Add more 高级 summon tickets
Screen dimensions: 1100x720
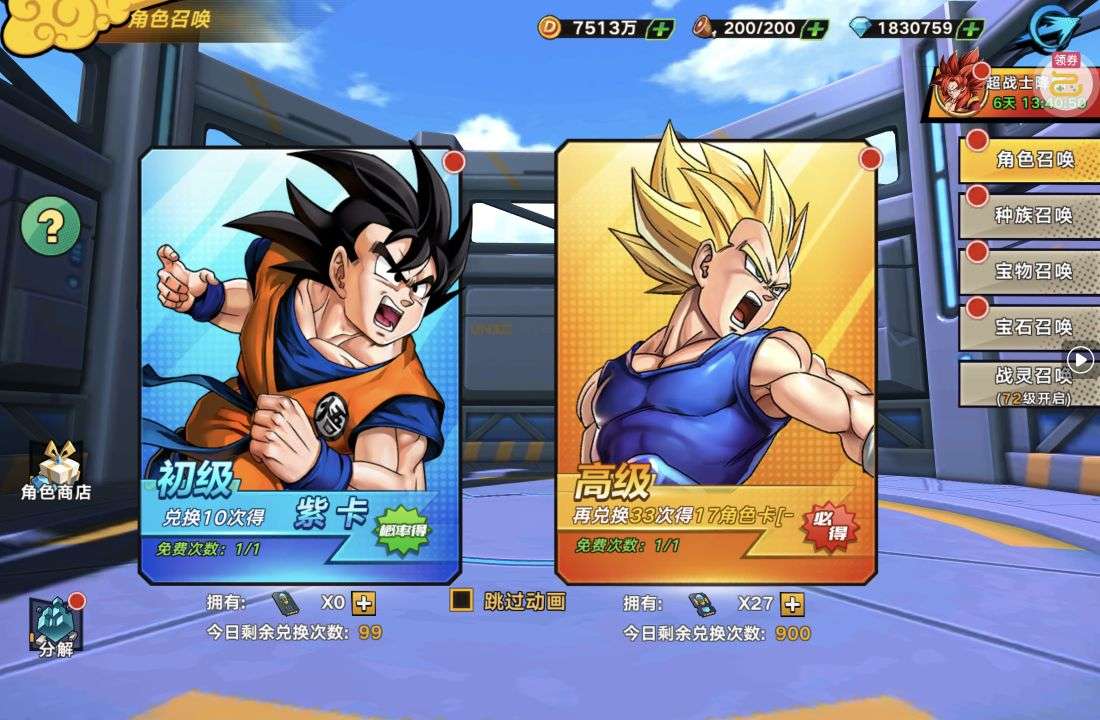tap(792, 604)
